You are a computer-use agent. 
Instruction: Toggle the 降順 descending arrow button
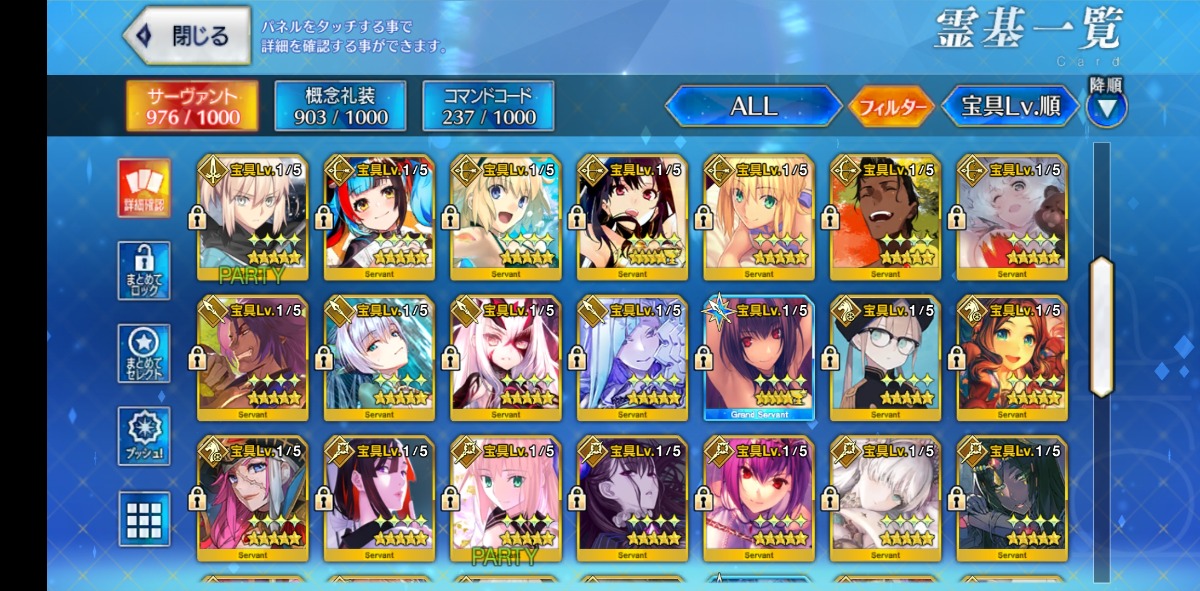pos(1106,106)
